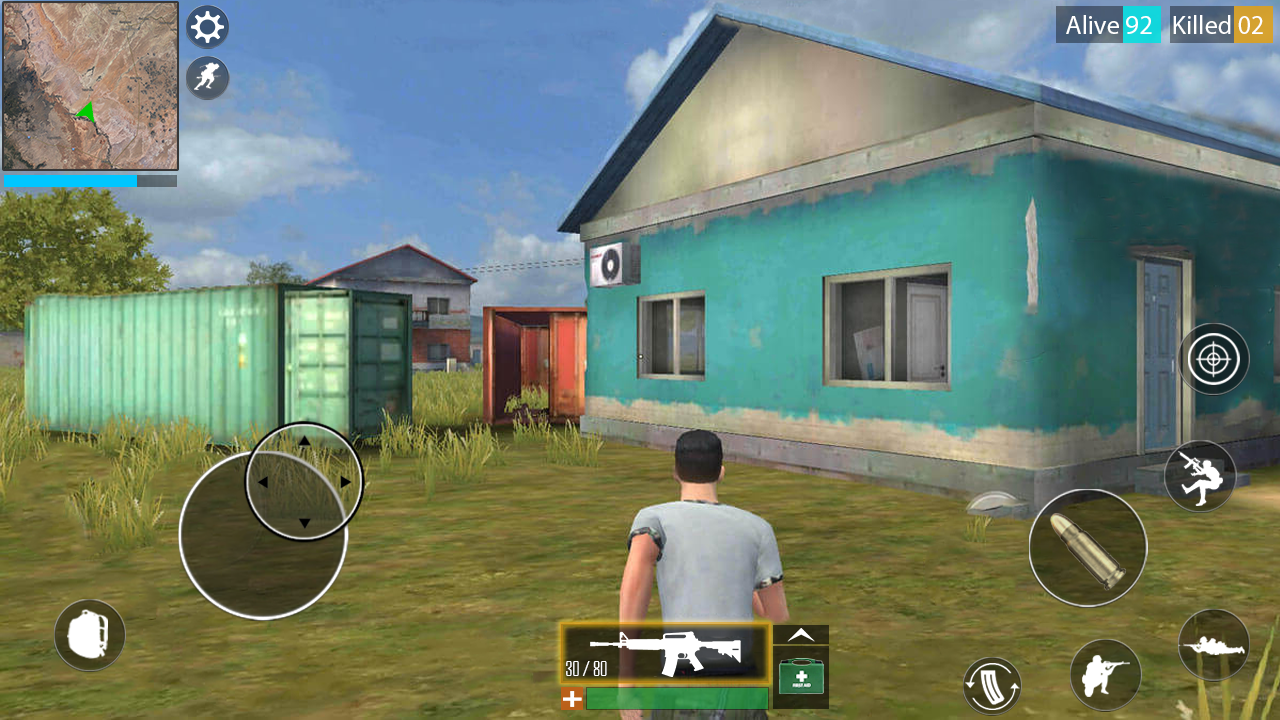Tap the Killed 02 counter

1220,25
